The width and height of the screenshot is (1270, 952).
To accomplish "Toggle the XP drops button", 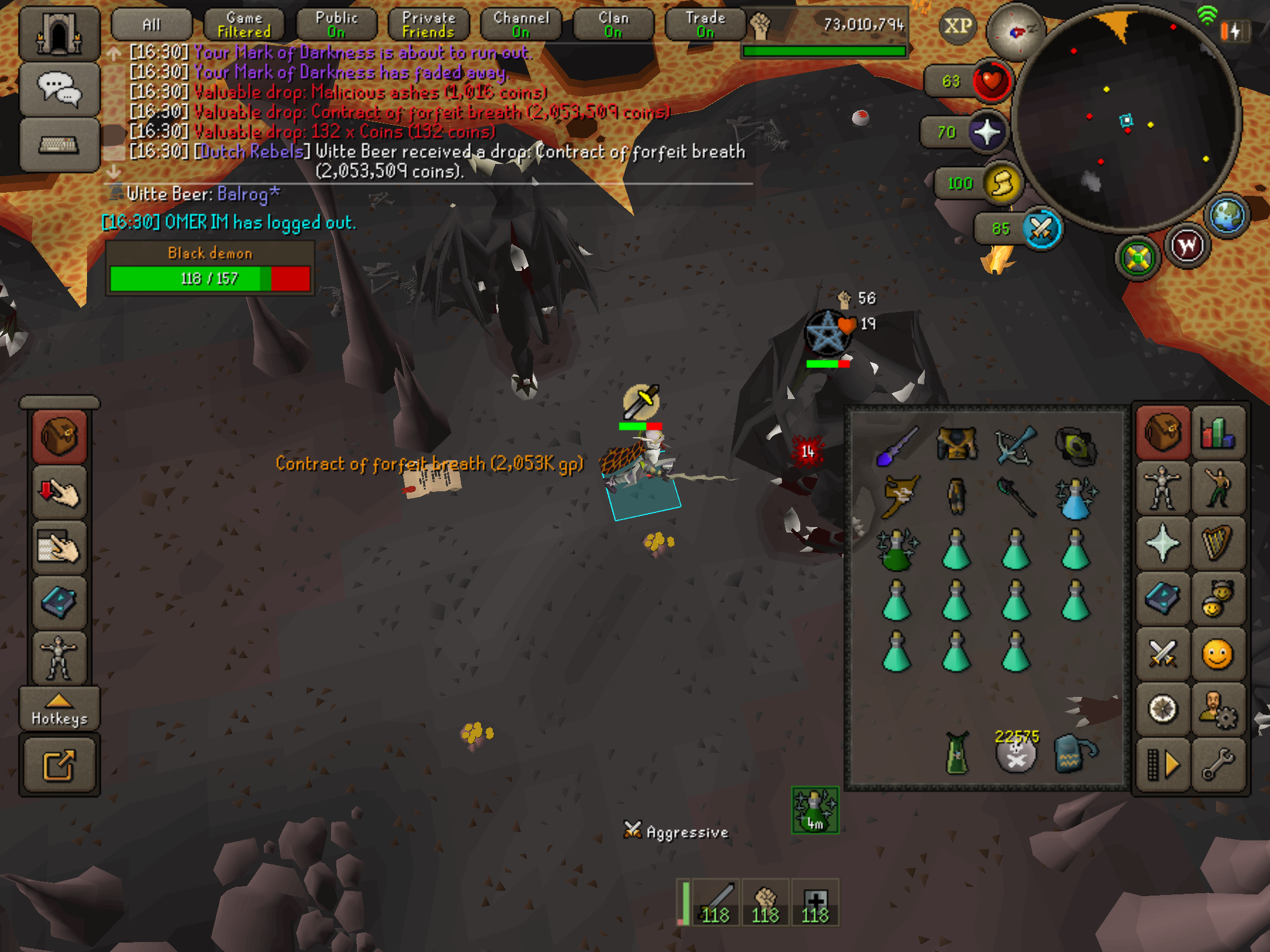I will point(958,26).
